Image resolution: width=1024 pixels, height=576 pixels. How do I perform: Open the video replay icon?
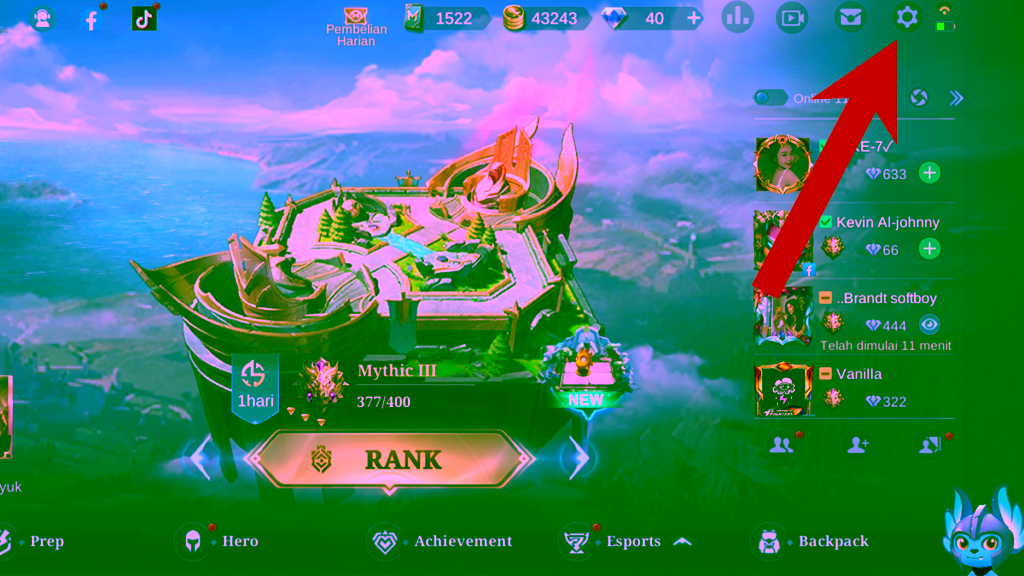coord(792,17)
